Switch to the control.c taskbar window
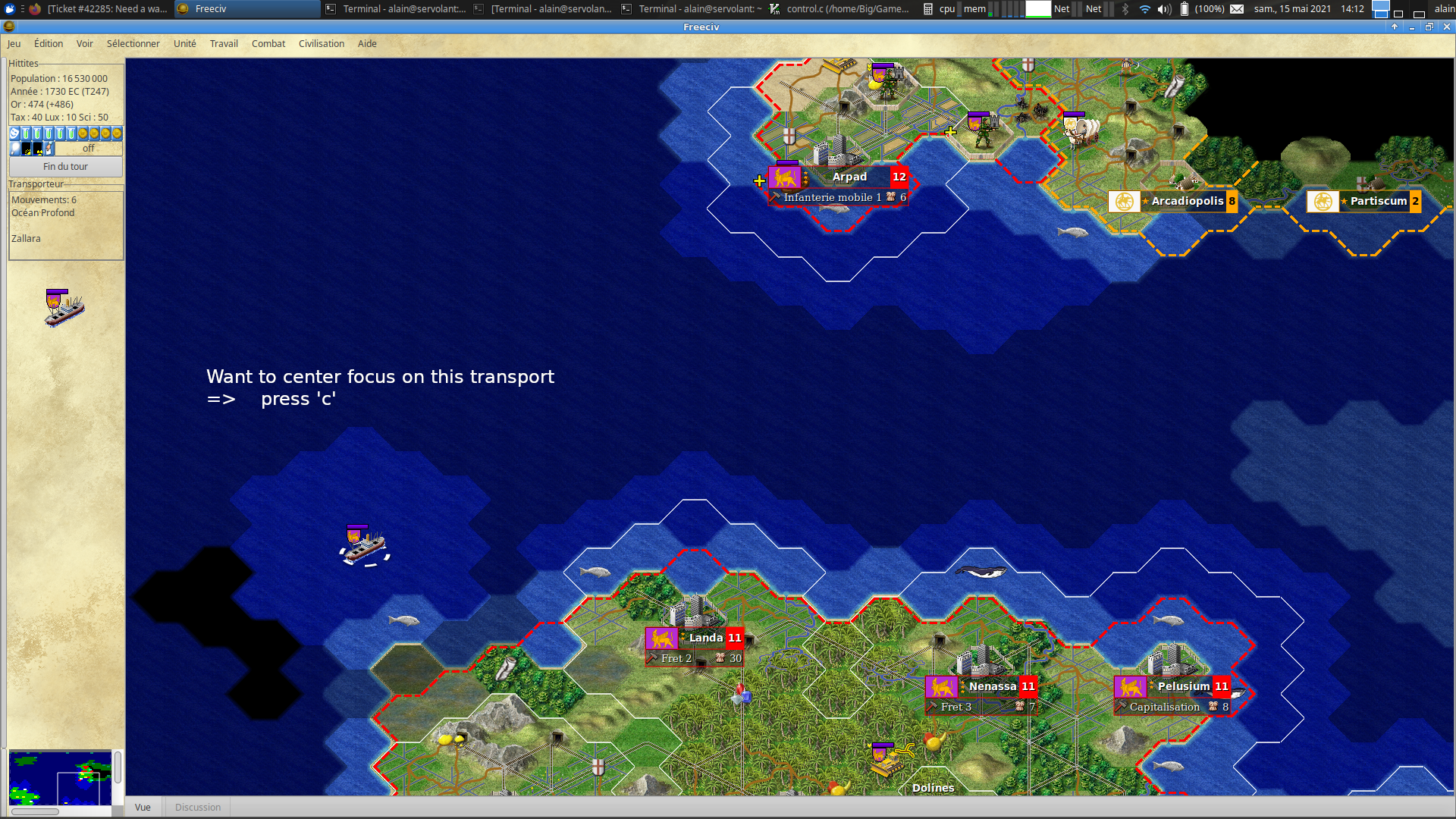This screenshot has width=1456, height=819. pos(840,9)
